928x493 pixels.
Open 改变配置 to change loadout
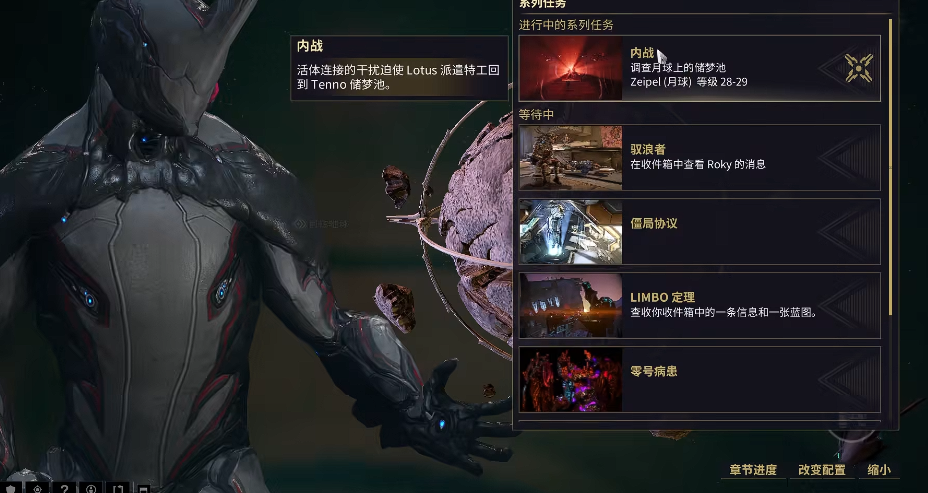(821, 470)
